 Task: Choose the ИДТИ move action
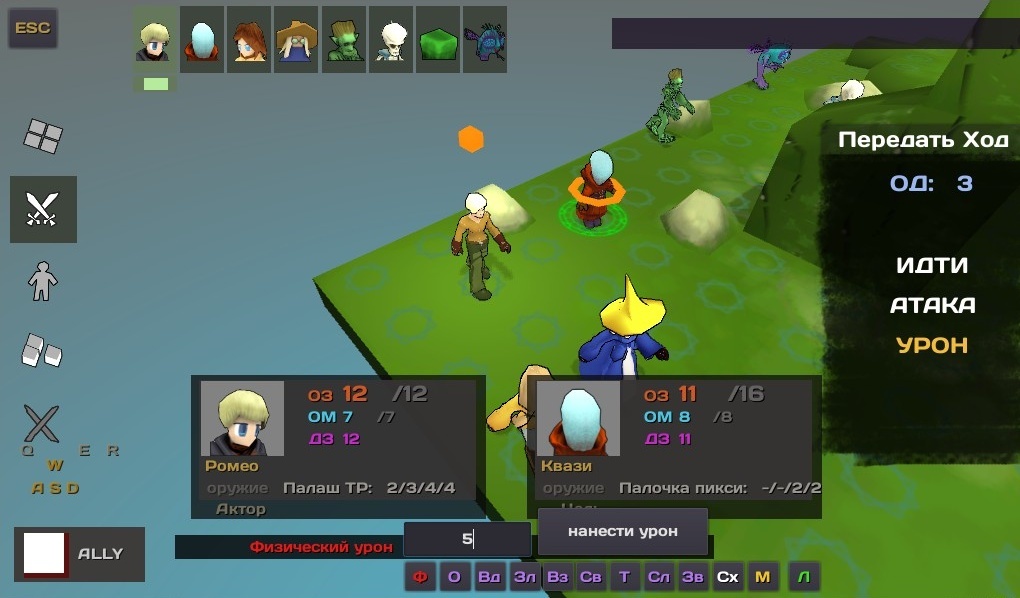click(932, 266)
